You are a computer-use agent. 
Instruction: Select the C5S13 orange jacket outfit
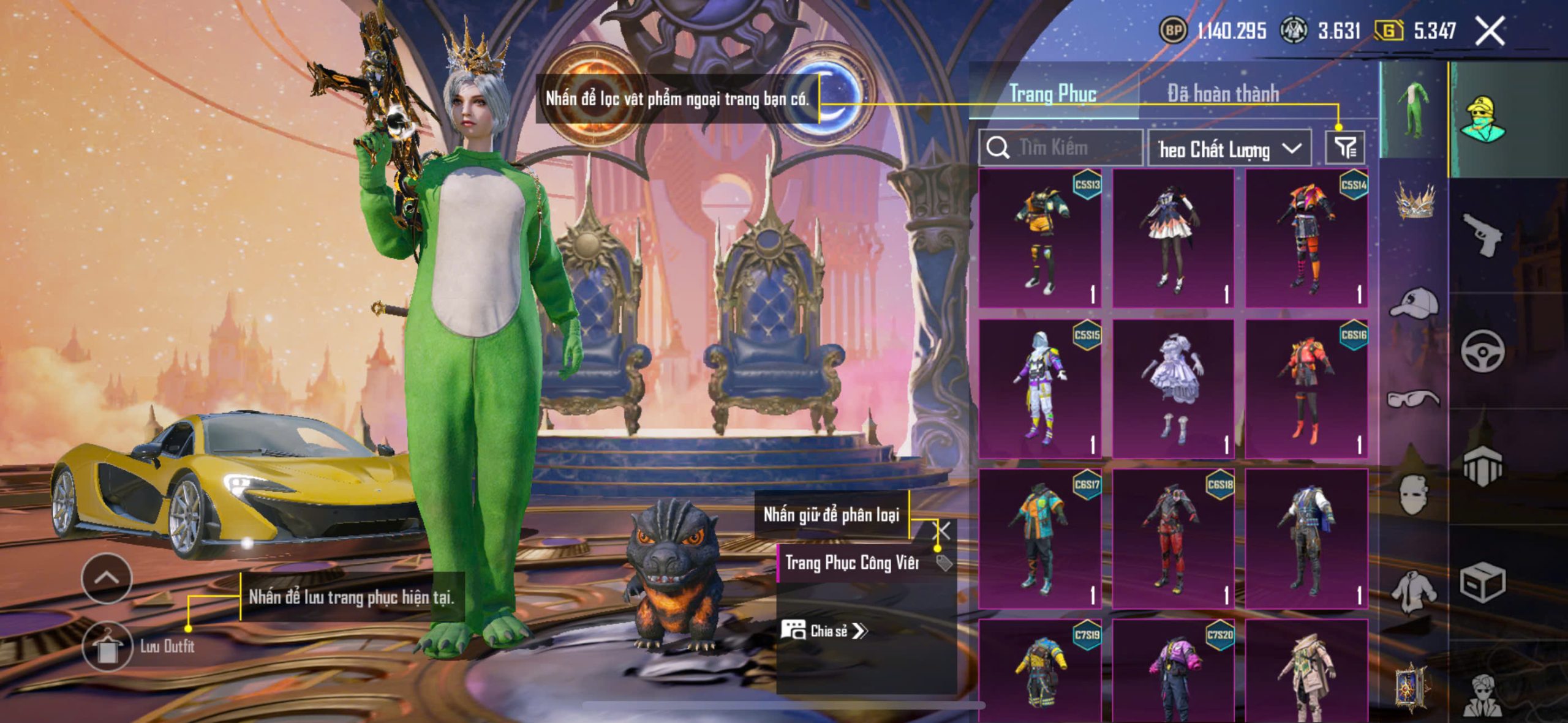[x=1039, y=238]
